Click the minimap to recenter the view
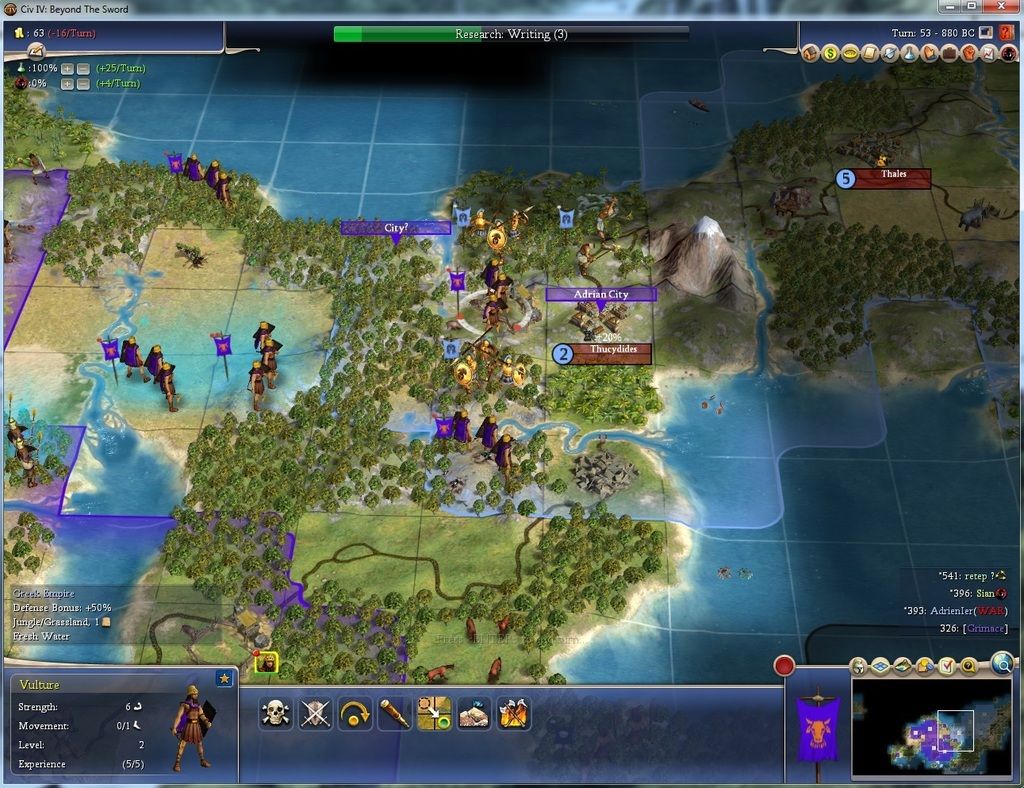The image size is (1024, 788). (x=930, y=728)
